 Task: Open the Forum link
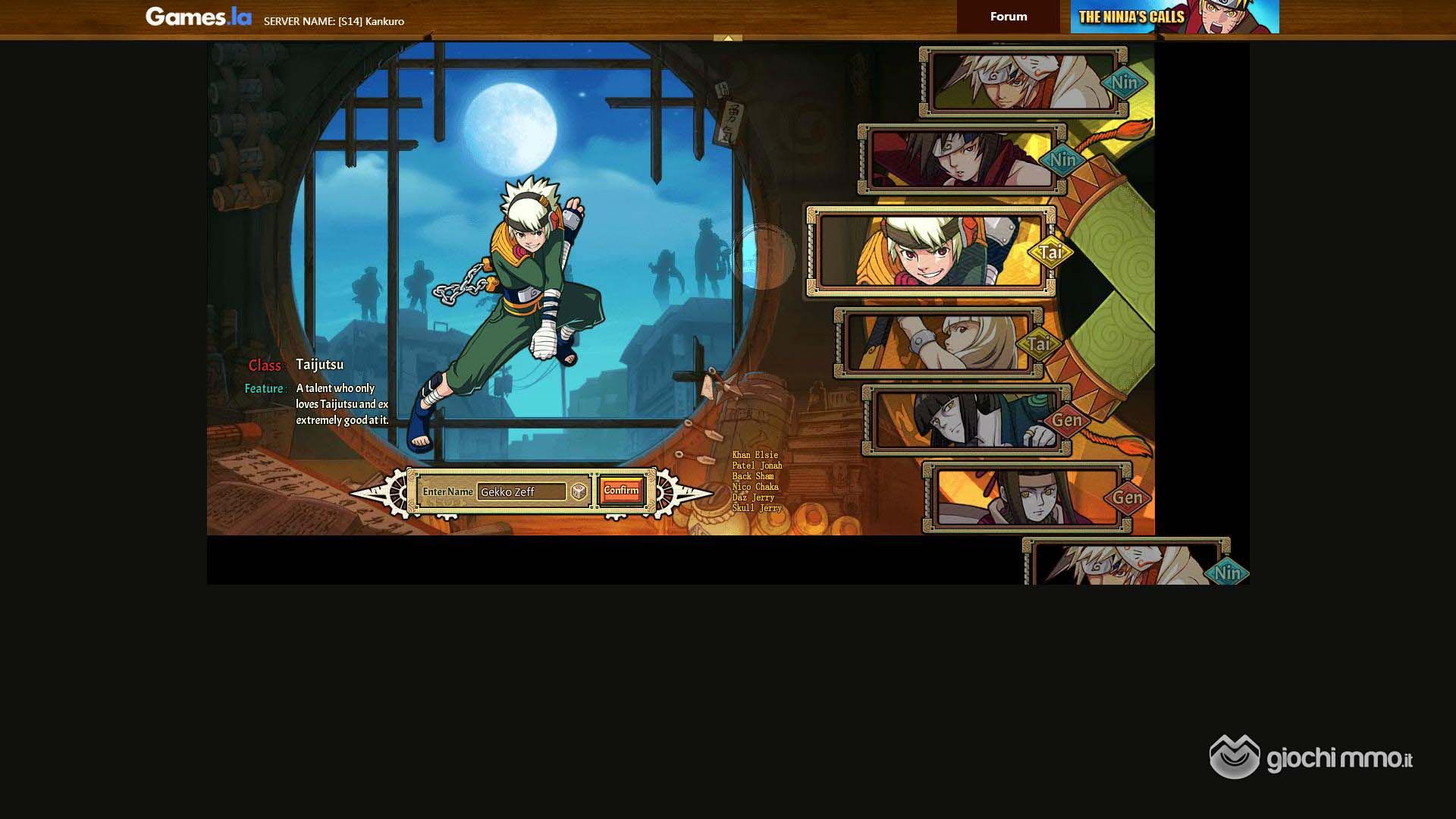click(1008, 17)
